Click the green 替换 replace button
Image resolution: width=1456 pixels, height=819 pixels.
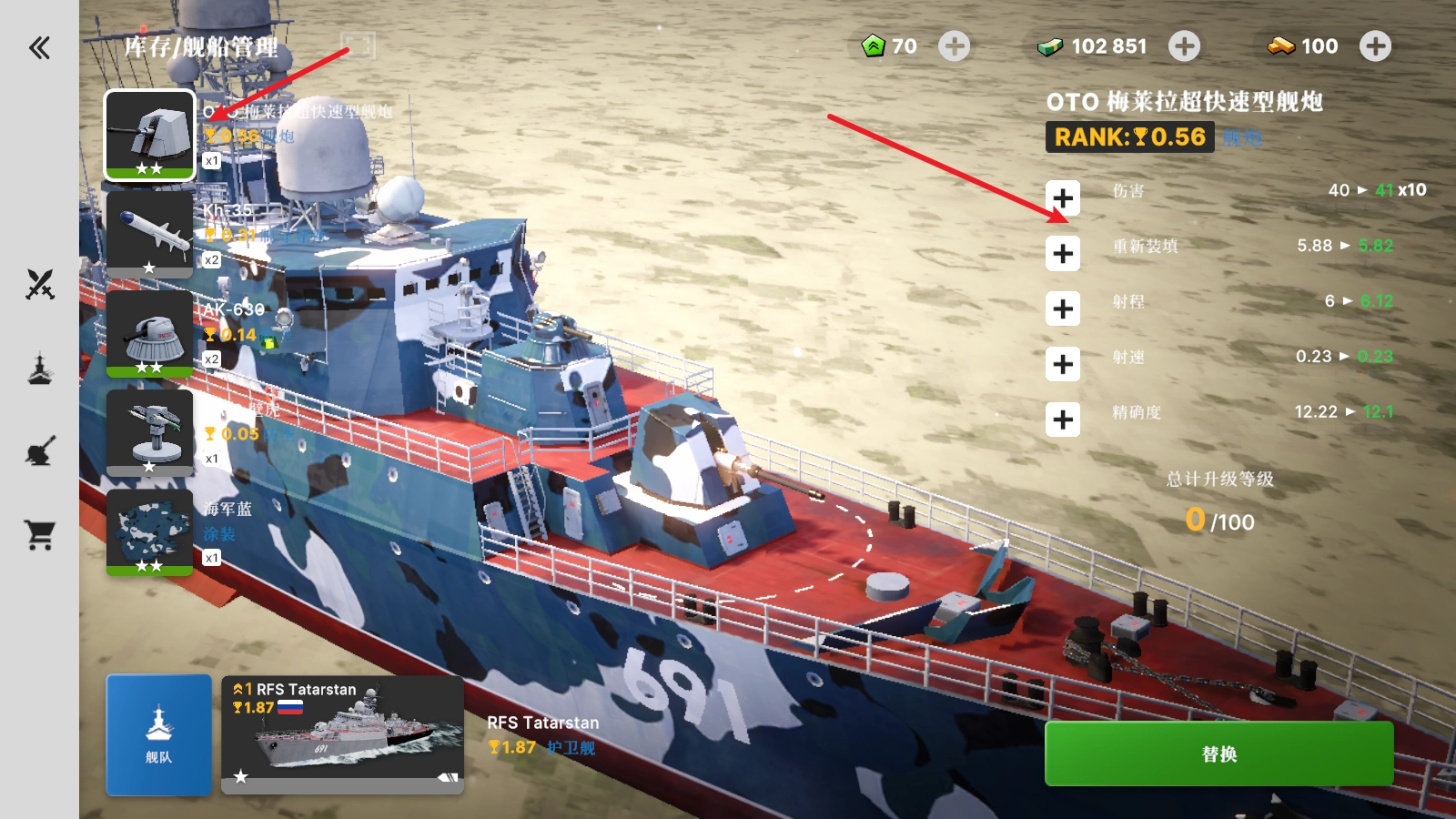1218,753
